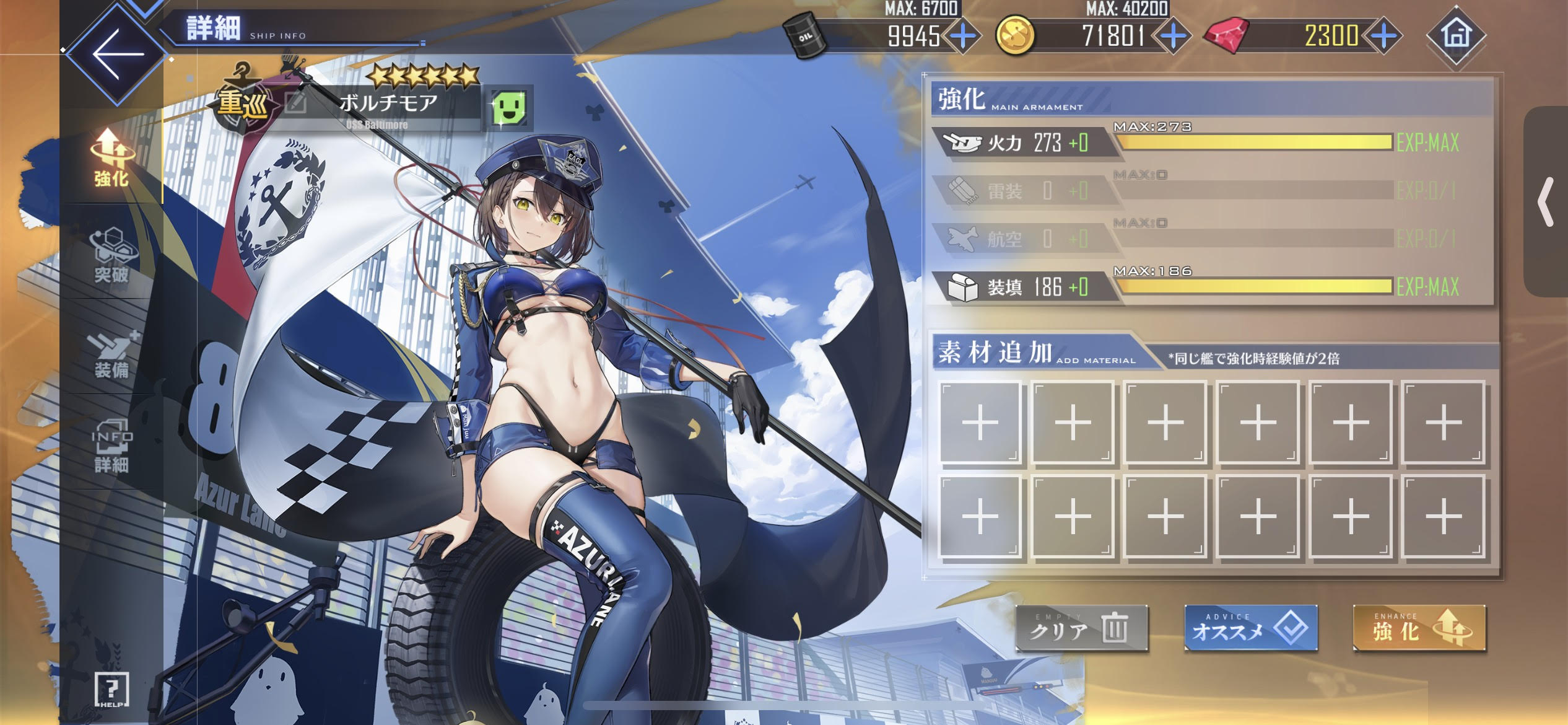Screen dimensions: 1568x725
Task: Open the 詳細 INFO tab
Action: [x=111, y=446]
